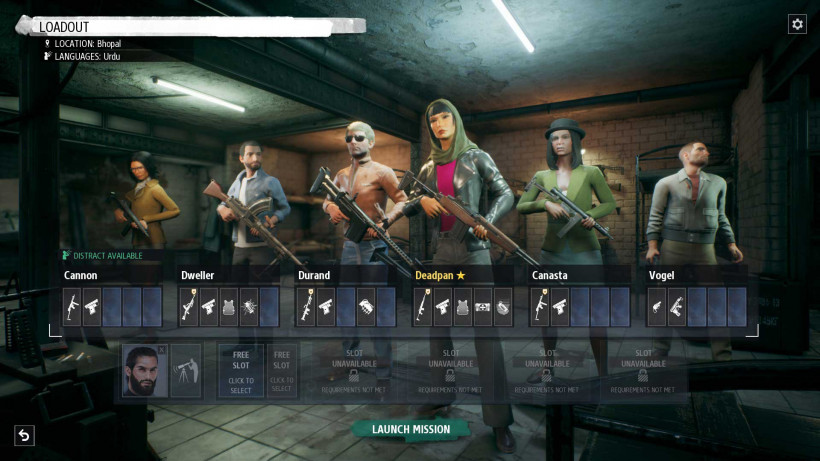Select Deadpan's sniper rifle slot
Image resolution: width=820 pixels, height=461 pixels.
423,307
